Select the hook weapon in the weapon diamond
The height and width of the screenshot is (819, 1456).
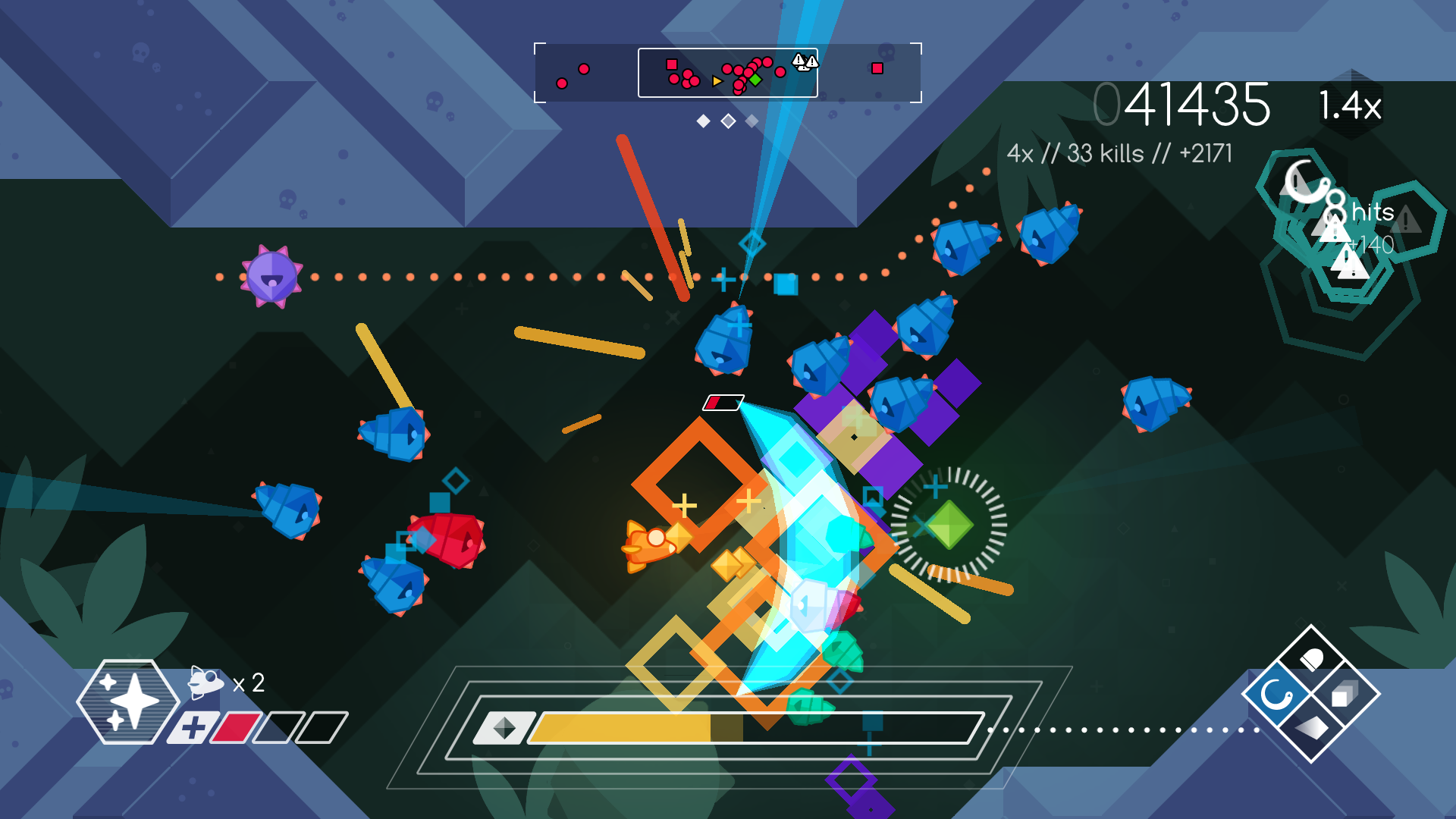click(x=1276, y=695)
